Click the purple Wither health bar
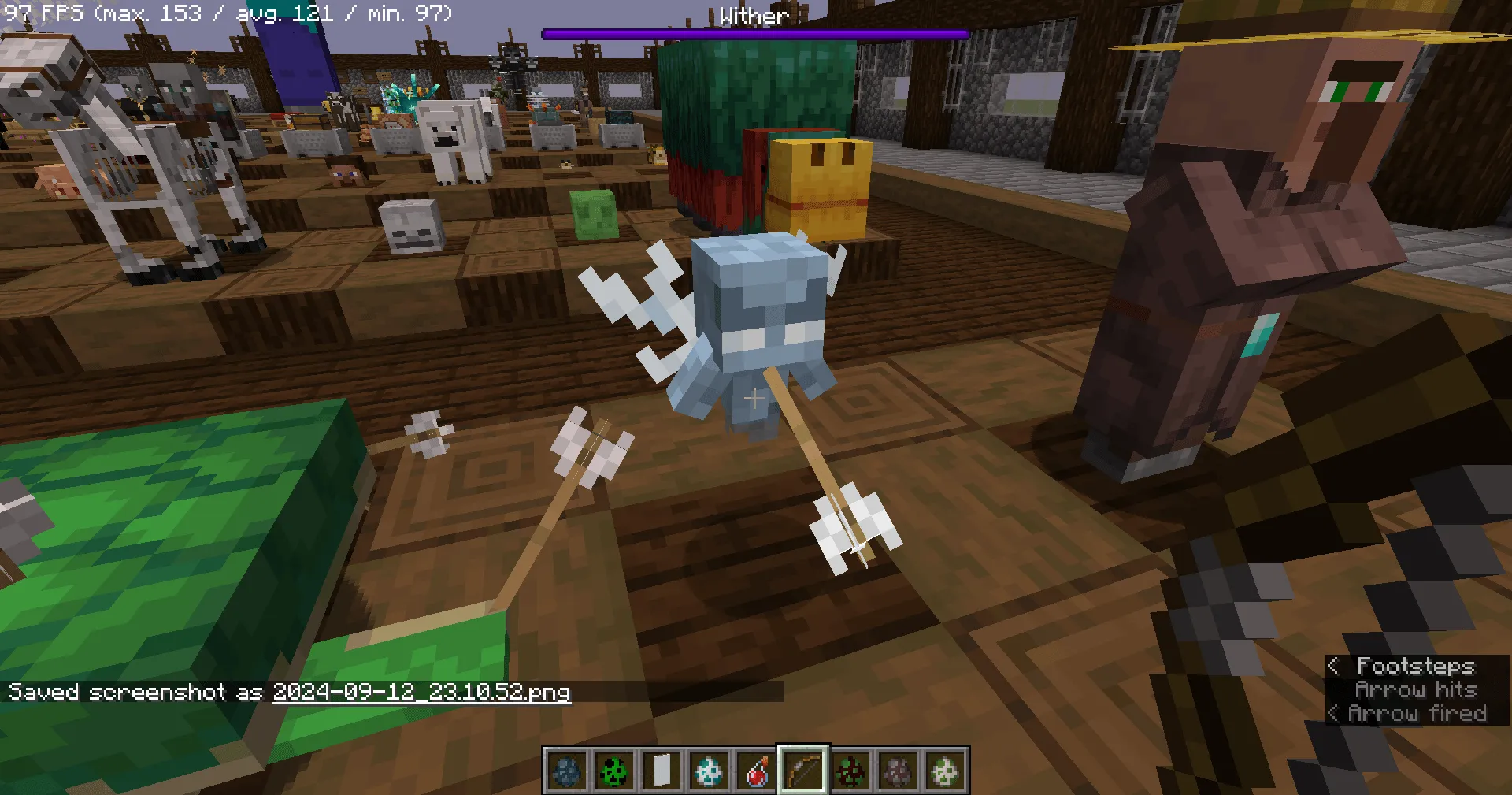Viewport: 1512px width, 795px height. (x=753, y=32)
